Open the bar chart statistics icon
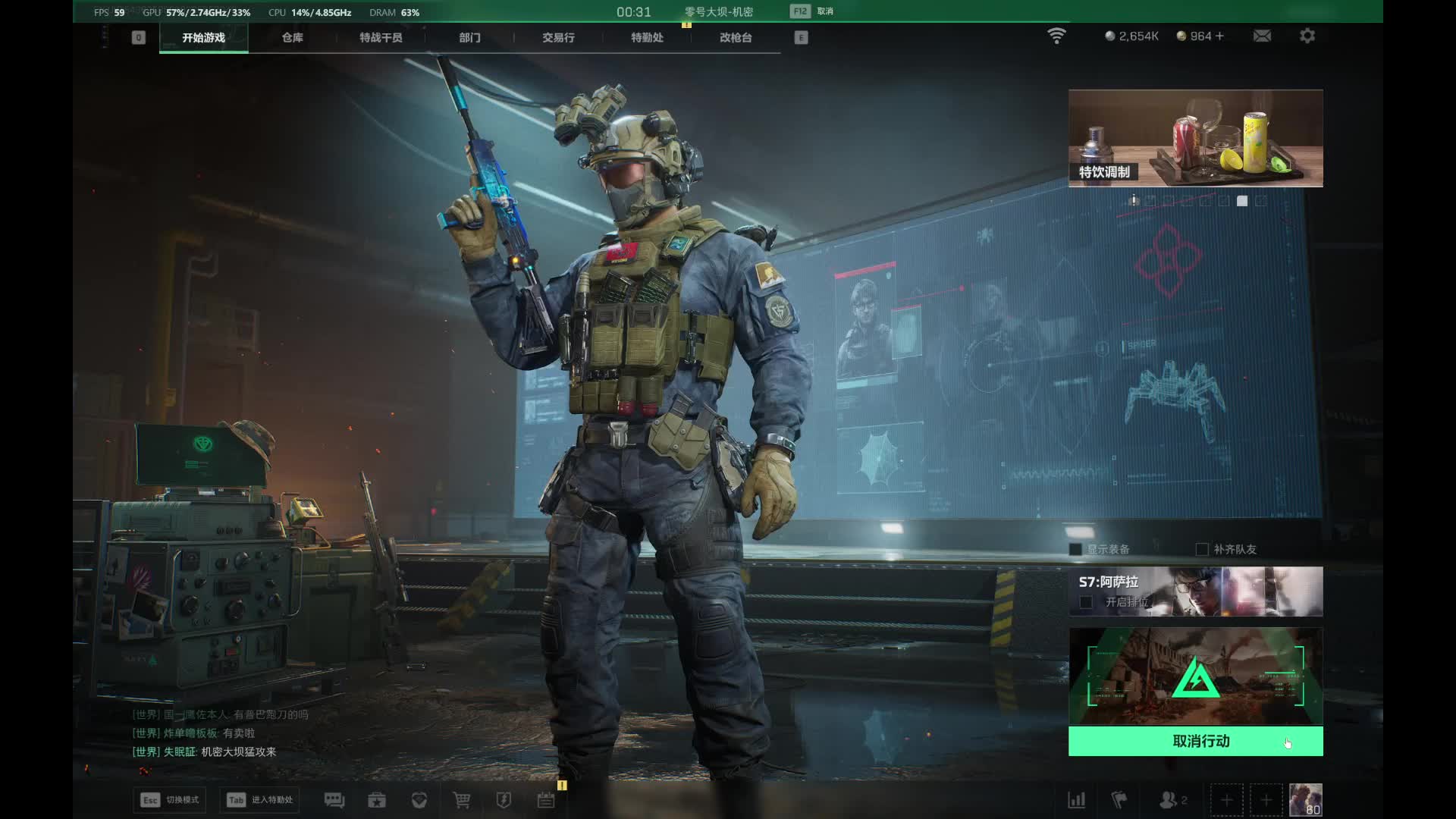Viewport: 1456px width, 819px height. click(x=1077, y=800)
